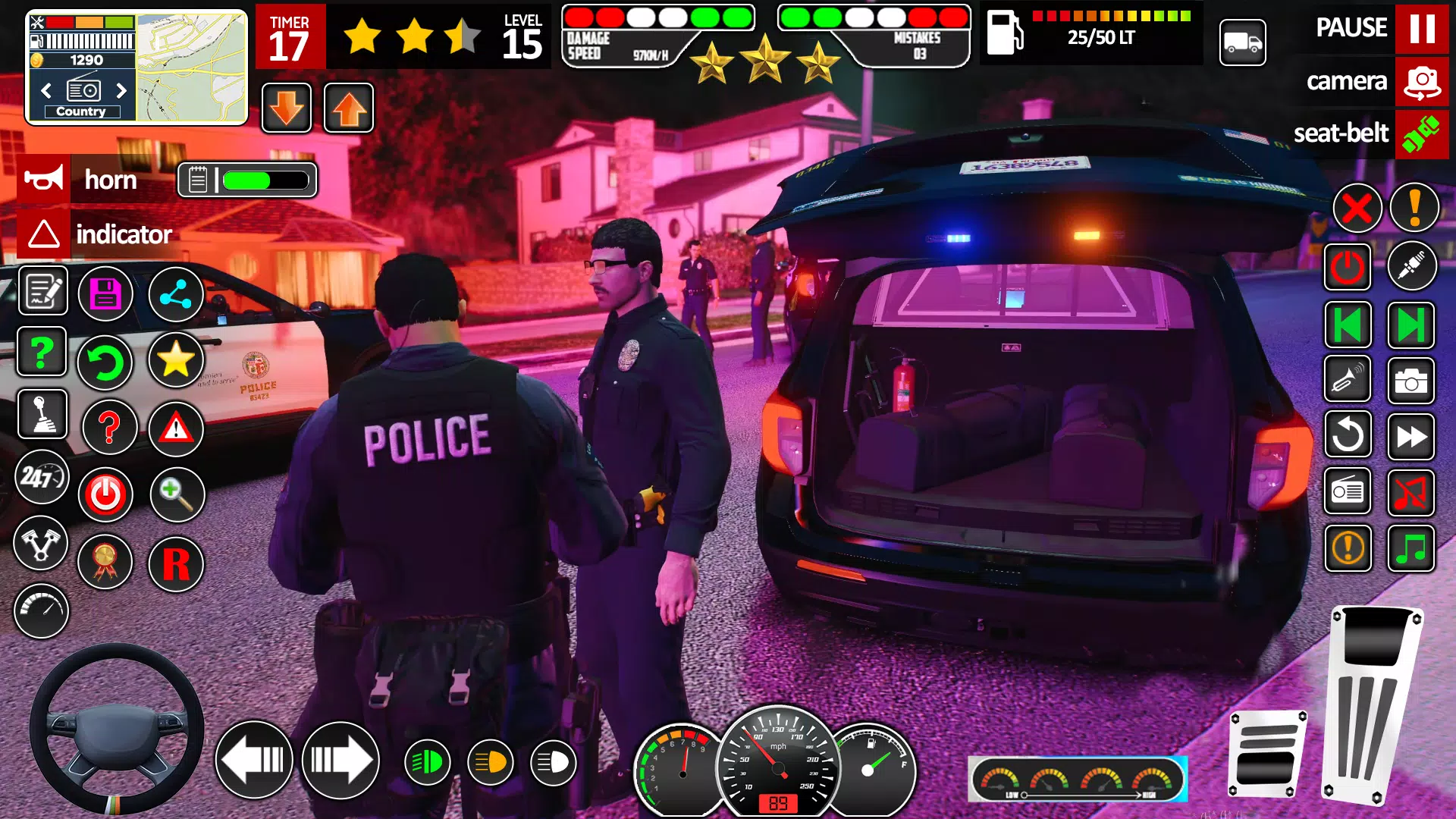1456x819 pixels.
Task: Toggle the green low beam headlights
Action: 426,761
